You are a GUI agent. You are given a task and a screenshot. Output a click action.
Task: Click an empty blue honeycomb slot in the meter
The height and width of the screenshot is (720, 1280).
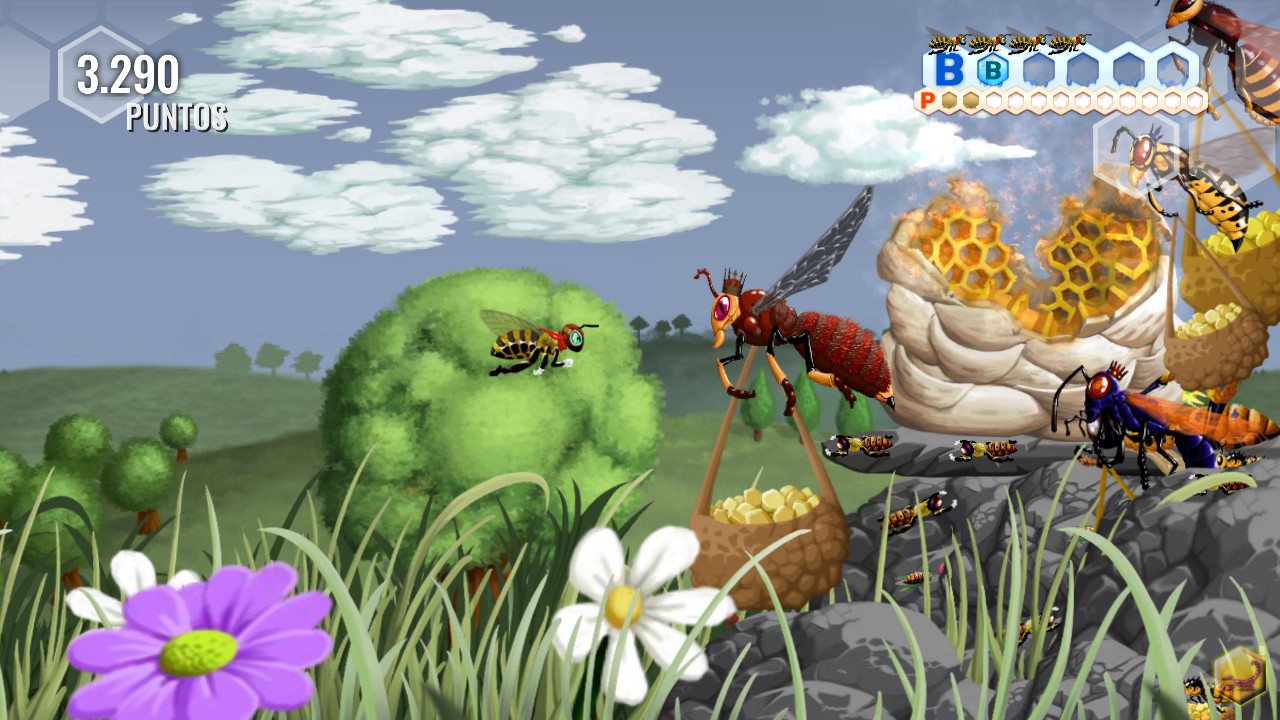point(1040,67)
